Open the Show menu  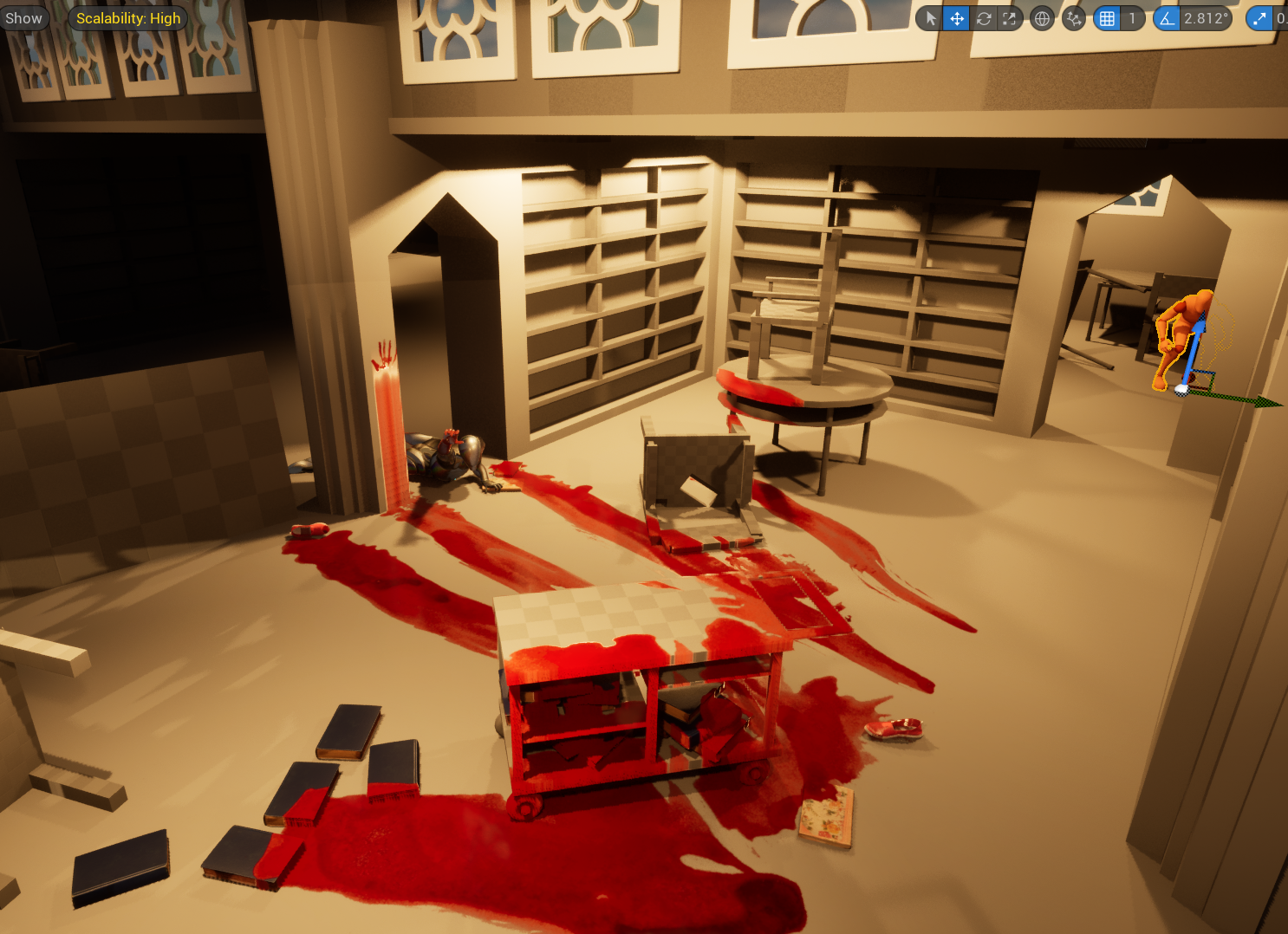coord(23,16)
